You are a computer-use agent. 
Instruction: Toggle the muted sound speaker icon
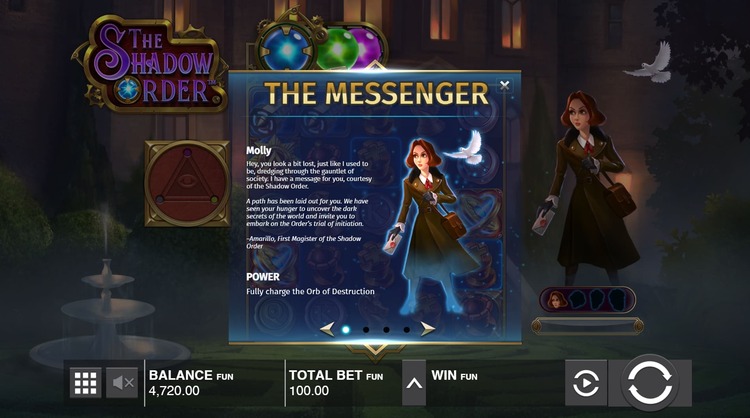pyautogui.click(x=123, y=382)
